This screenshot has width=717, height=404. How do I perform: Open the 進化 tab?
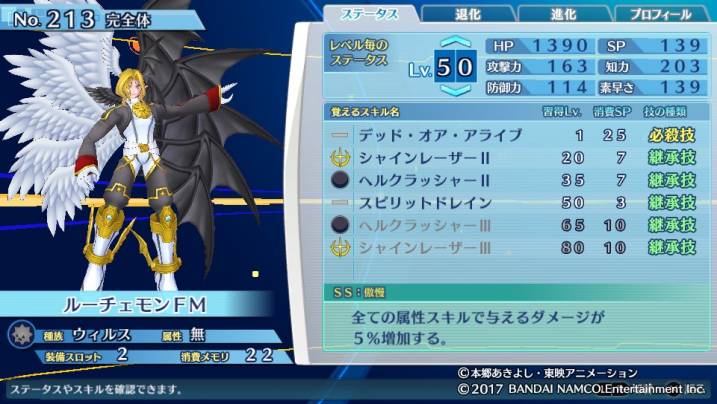pyautogui.click(x=563, y=14)
